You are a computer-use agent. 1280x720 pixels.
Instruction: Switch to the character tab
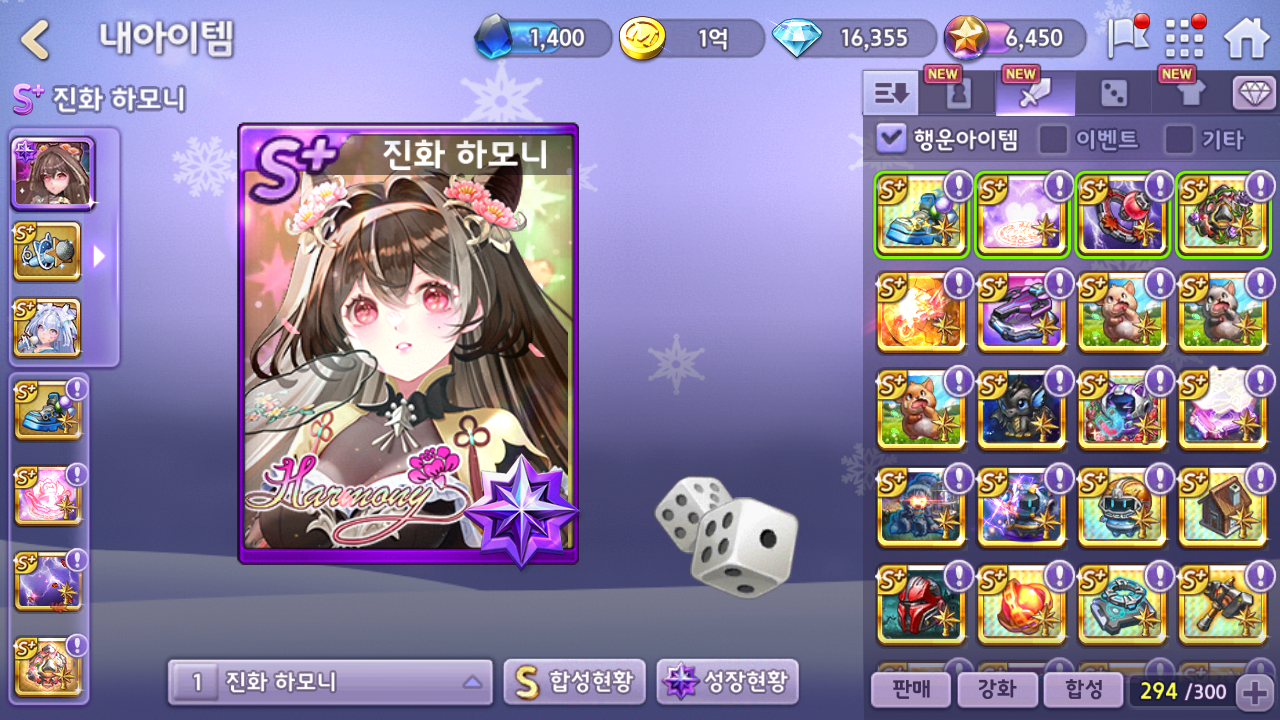coord(958,94)
